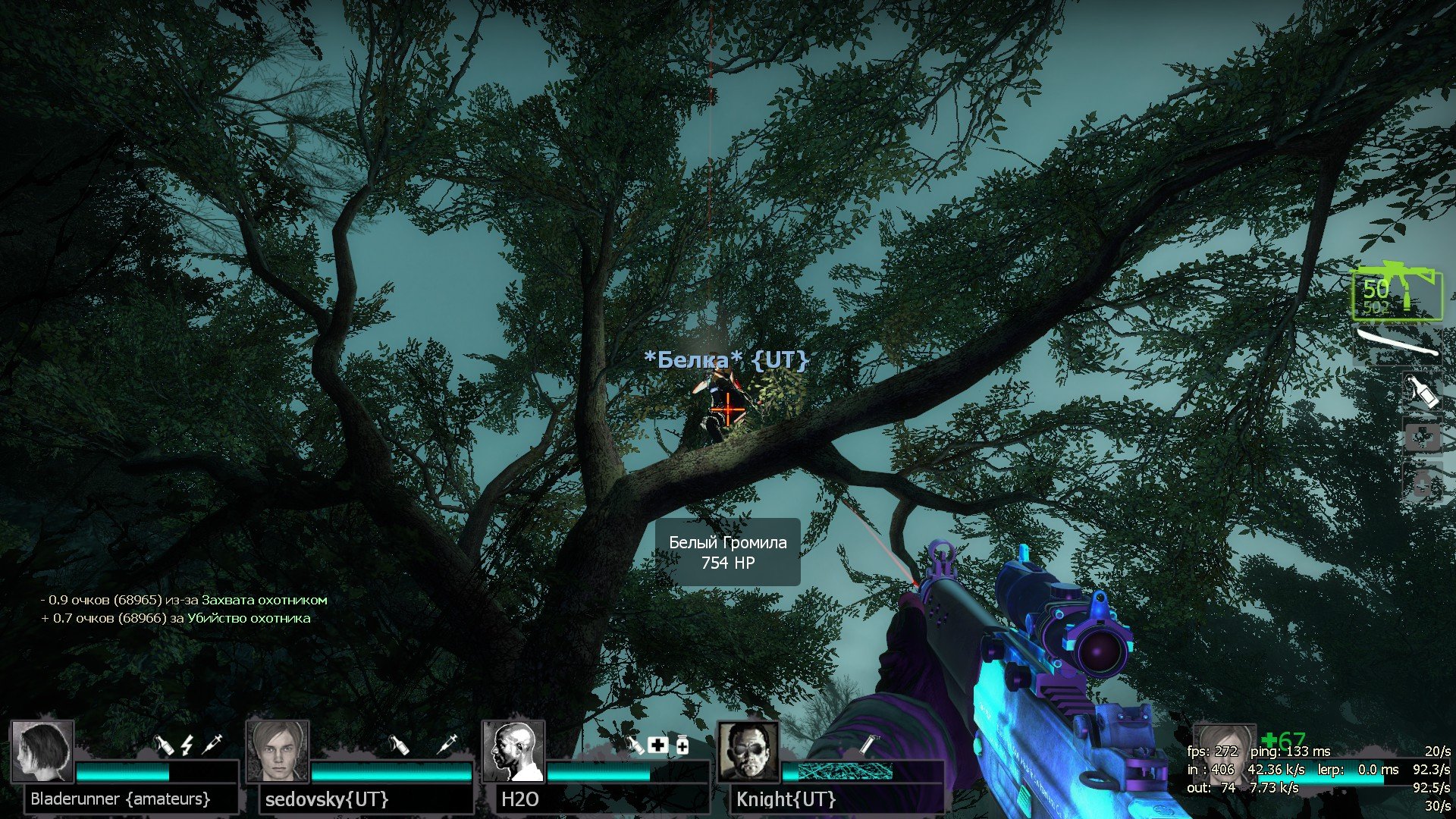1456x819 pixels.
Task: Click the Белый Громила 754 HP tooltip
Action: 727,552
